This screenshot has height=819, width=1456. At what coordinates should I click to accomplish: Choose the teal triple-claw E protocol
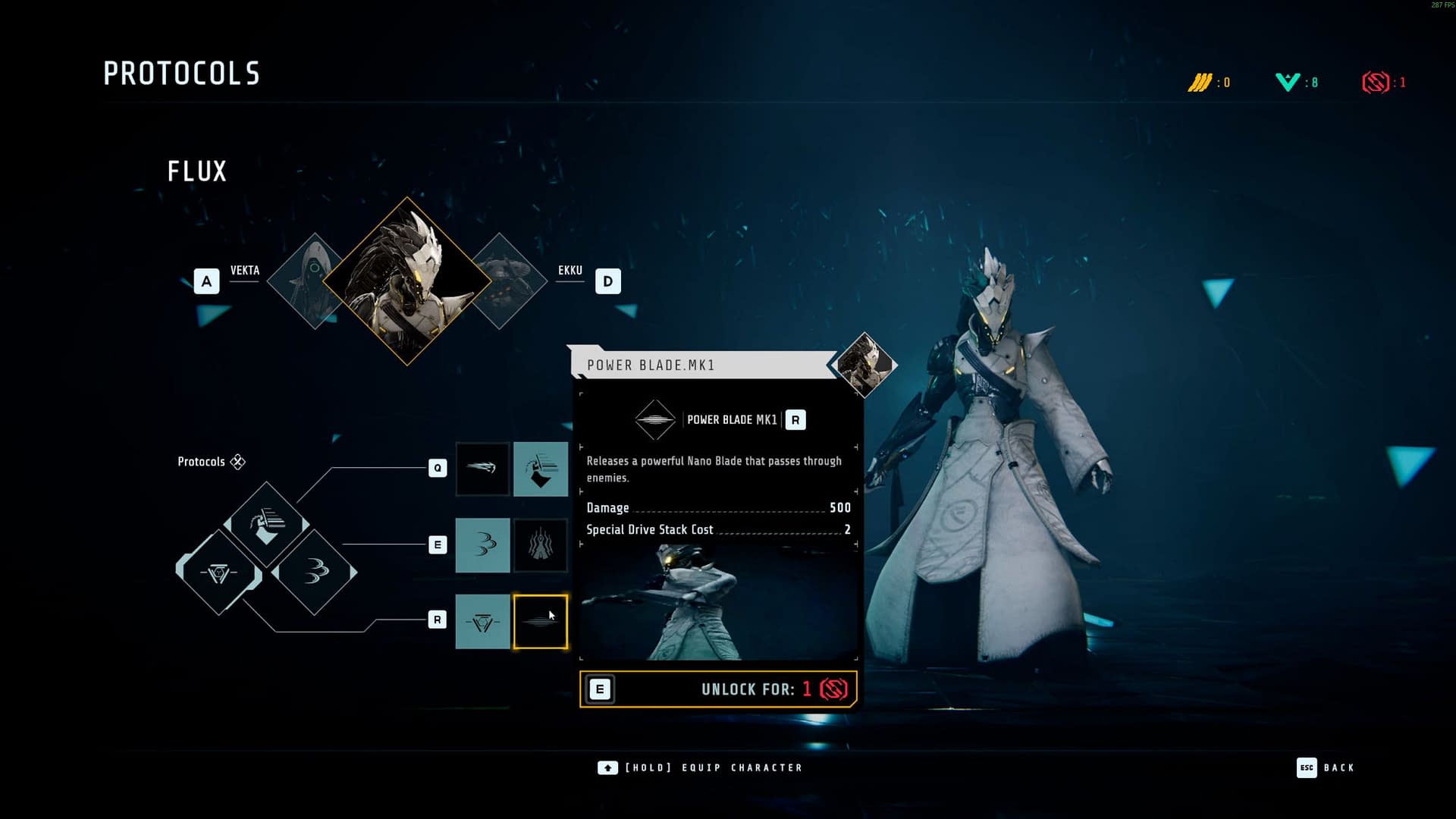[482, 545]
